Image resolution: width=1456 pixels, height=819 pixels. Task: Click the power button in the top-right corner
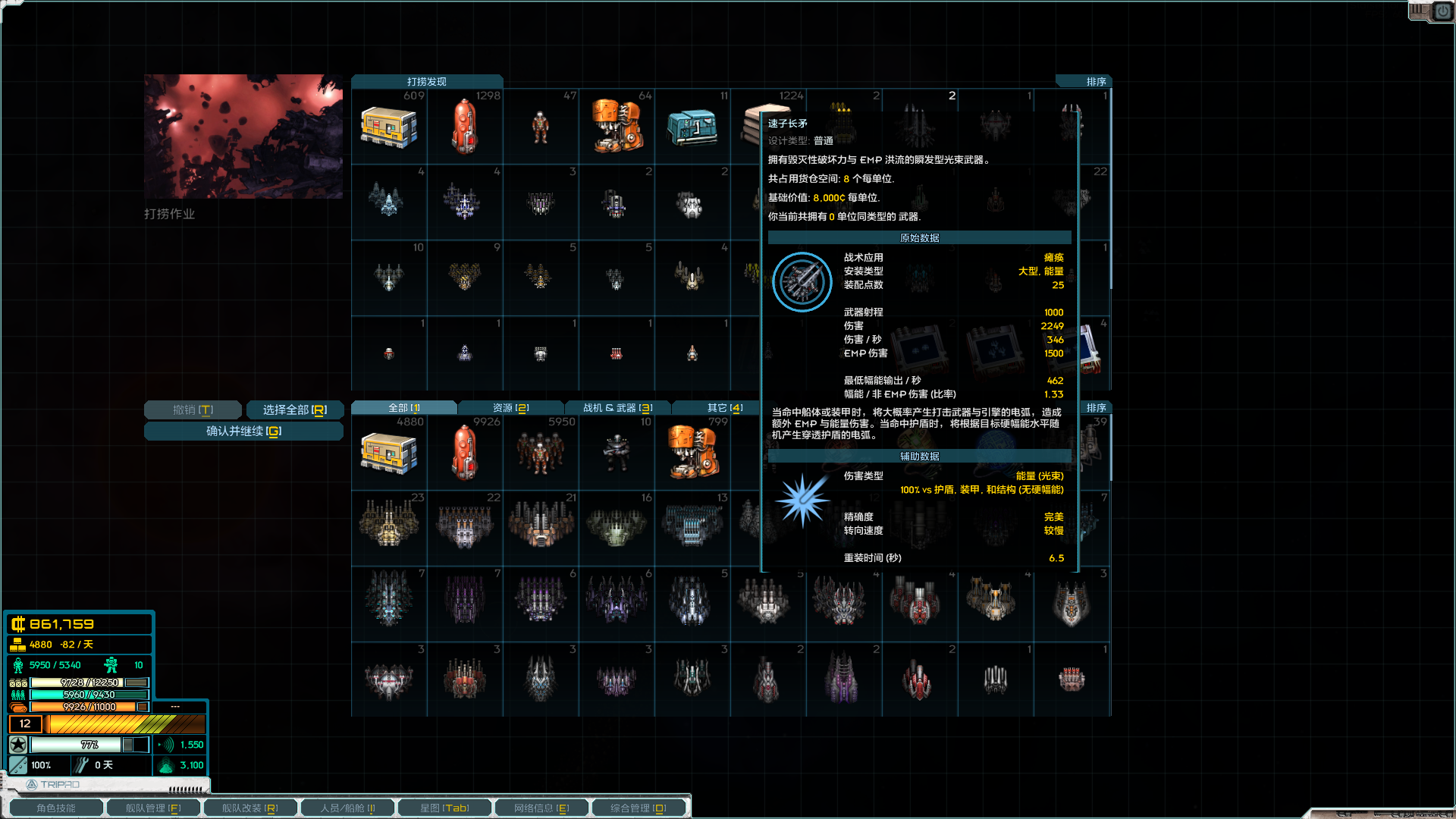tap(1442, 11)
